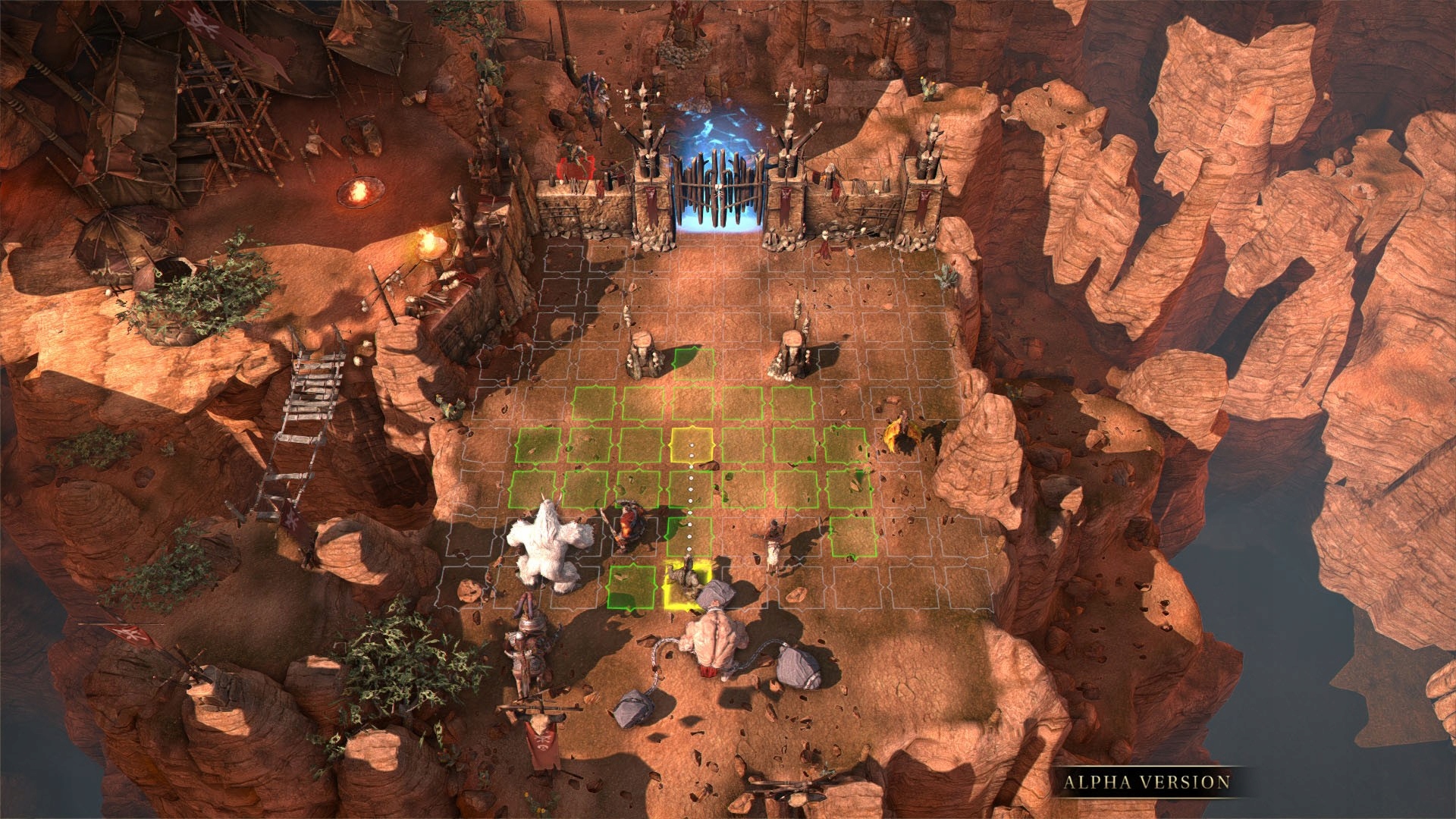1456x819 pixels.
Task: Select the goblin standing on the yellow tile
Action: coord(686,580)
